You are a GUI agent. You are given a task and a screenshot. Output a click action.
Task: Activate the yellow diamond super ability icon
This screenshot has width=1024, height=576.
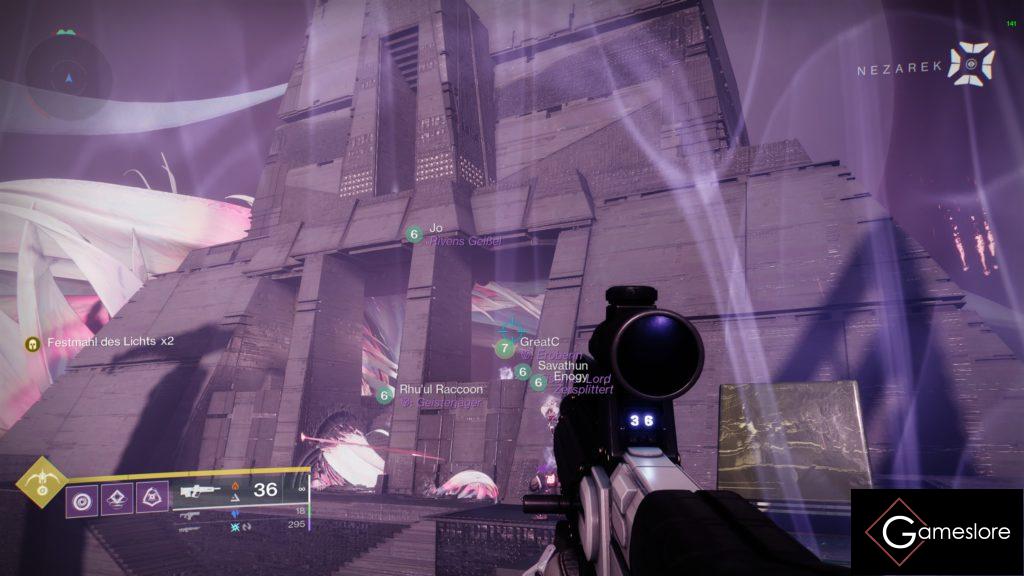[42, 483]
